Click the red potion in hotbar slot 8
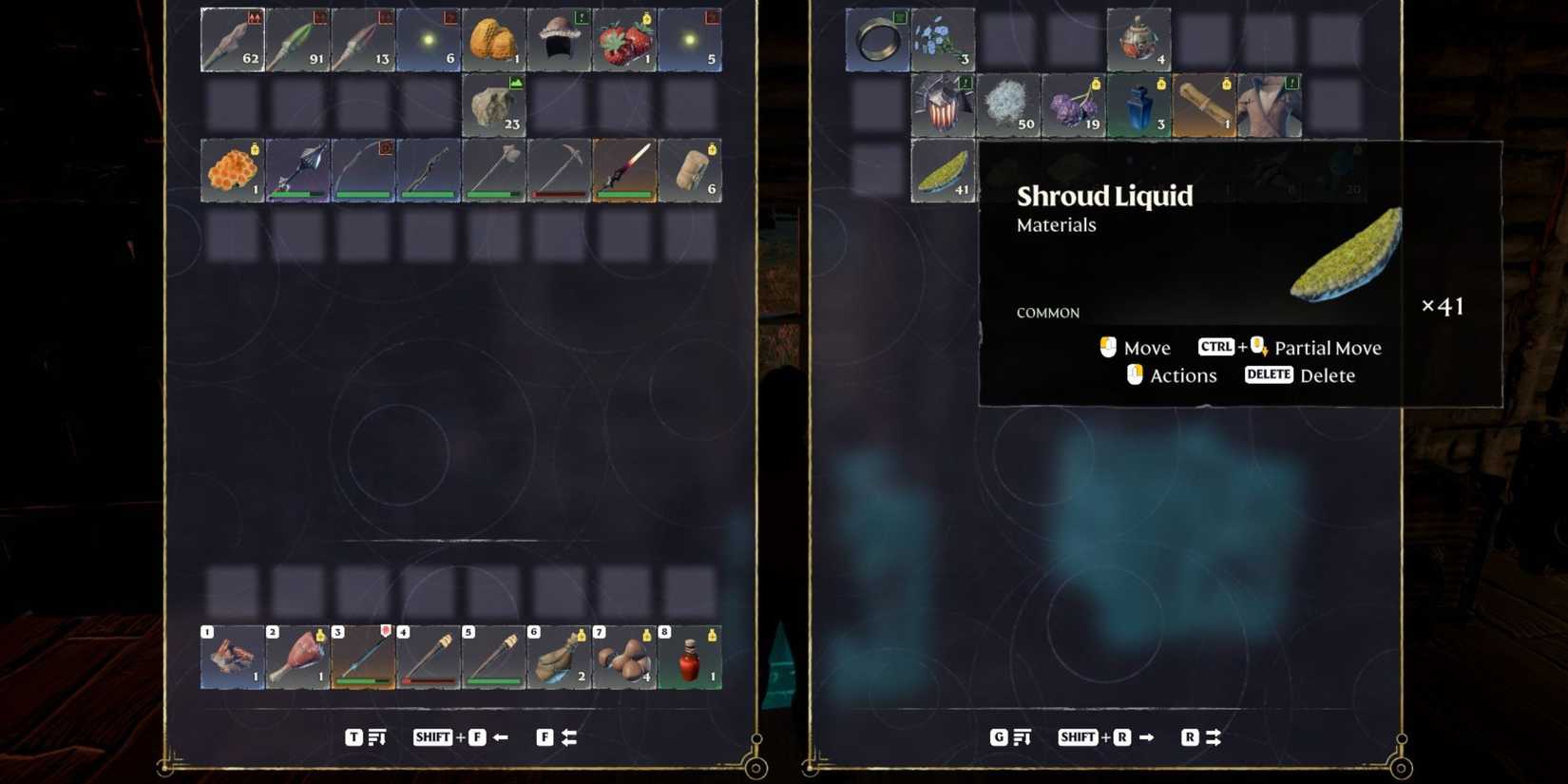Screen dimensions: 1568x784 click(691, 658)
